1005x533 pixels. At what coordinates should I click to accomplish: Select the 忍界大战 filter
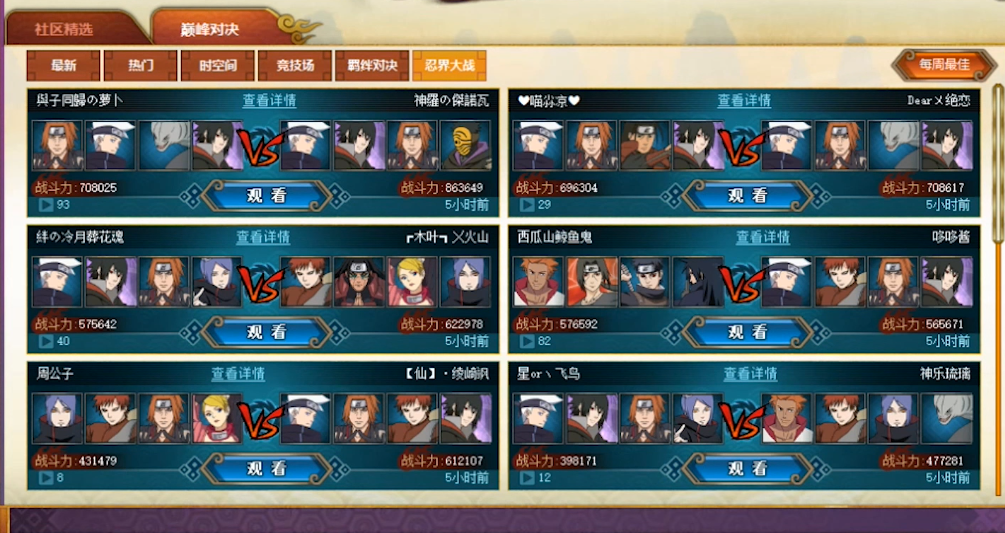pyautogui.click(x=449, y=65)
